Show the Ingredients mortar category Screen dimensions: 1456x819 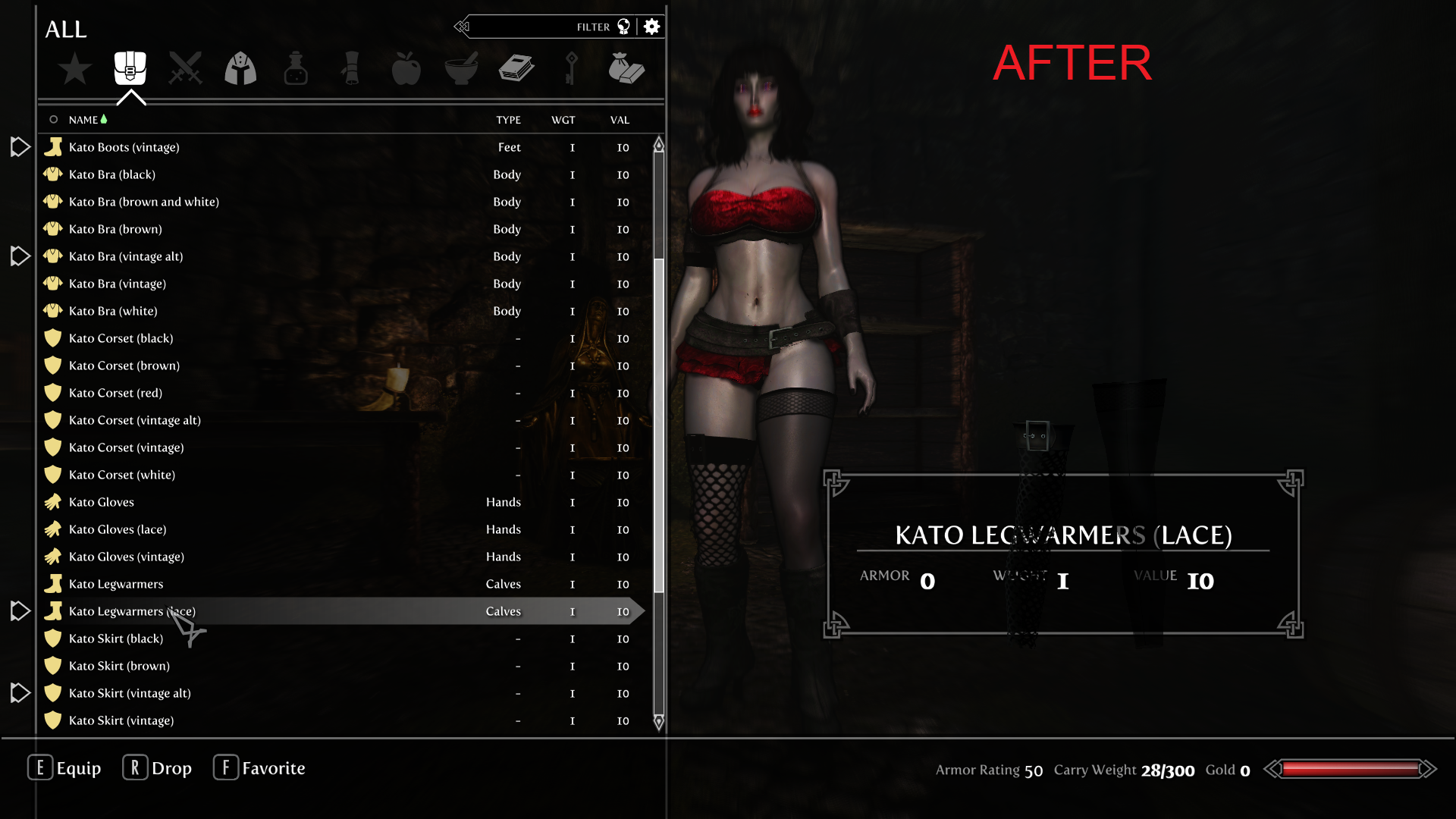point(461,68)
